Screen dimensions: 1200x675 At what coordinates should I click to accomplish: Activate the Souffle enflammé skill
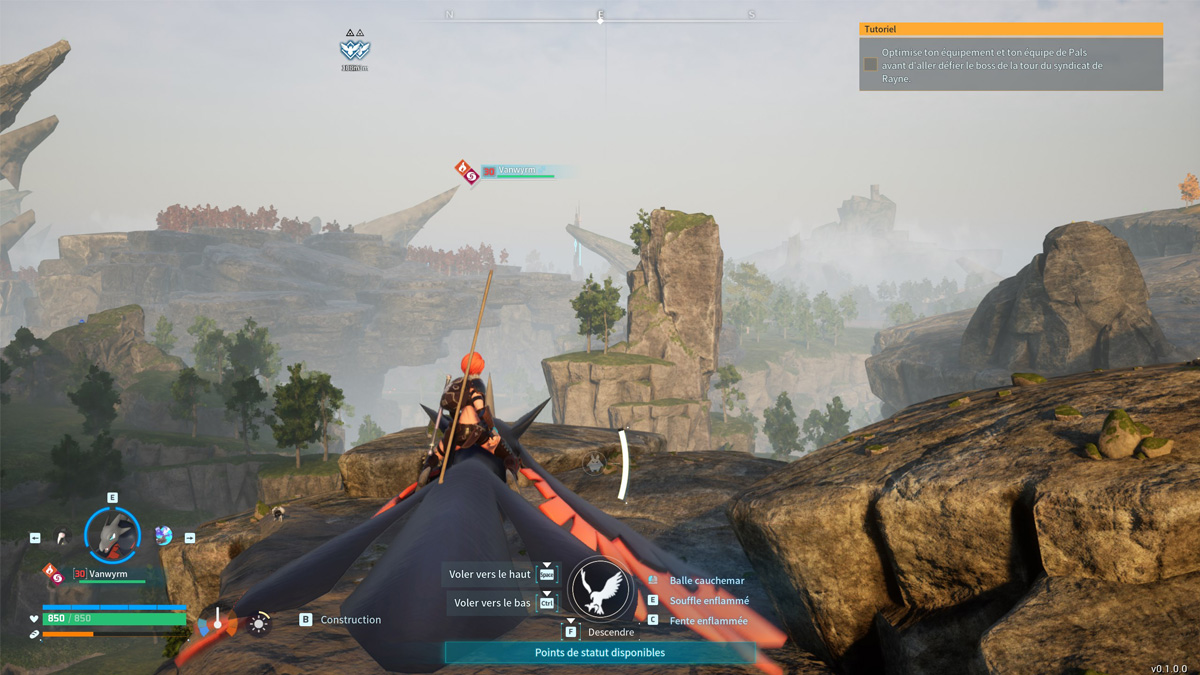[708, 601]
